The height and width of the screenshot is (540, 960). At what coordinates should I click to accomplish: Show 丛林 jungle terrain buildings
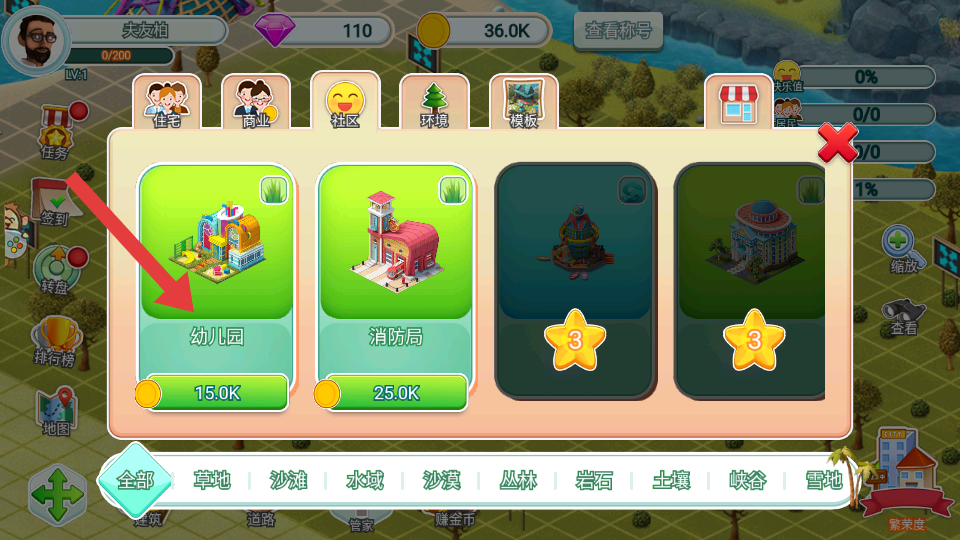click(x=518, y=481)
